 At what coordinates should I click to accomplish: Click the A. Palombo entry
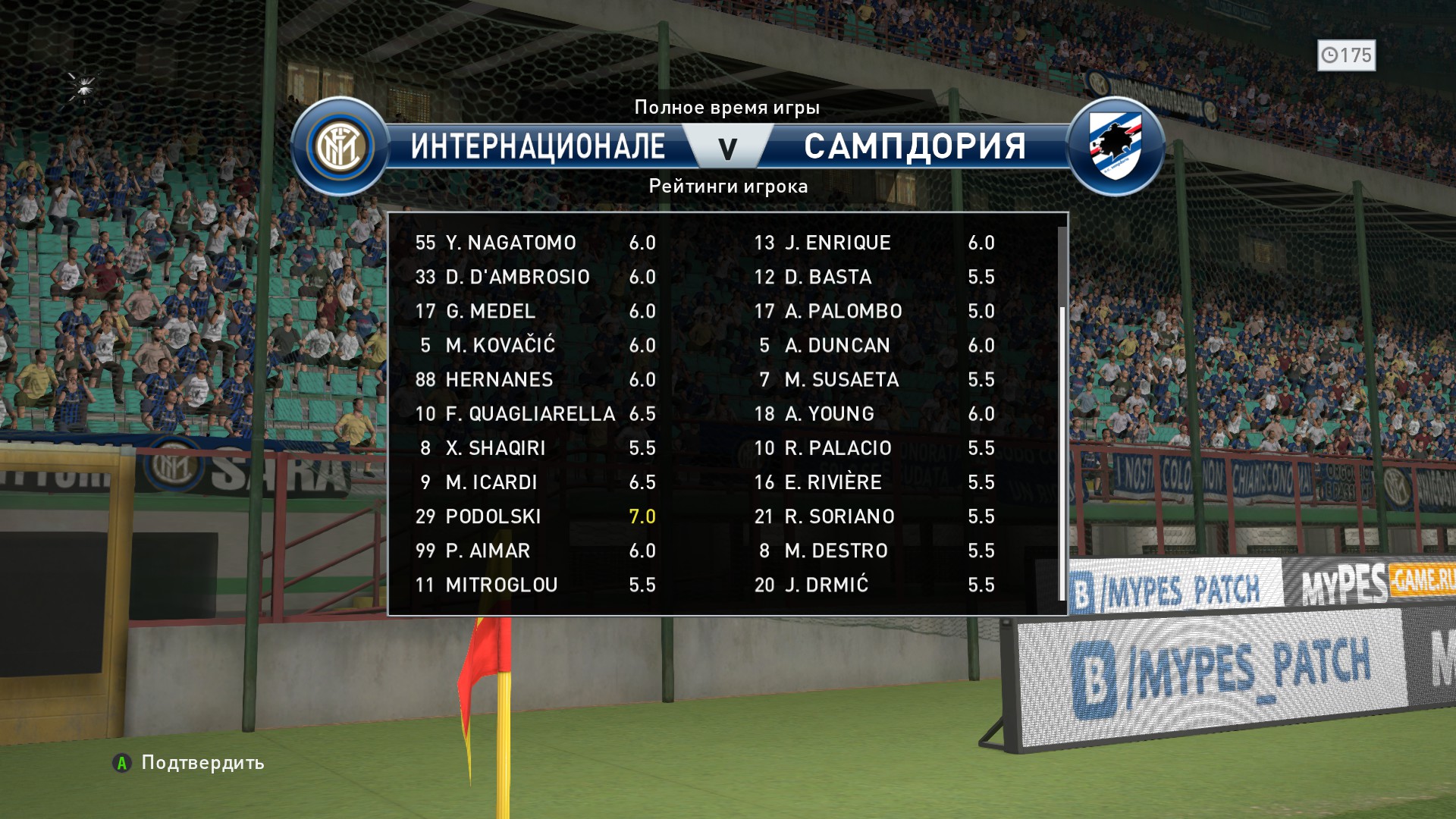click(843, 311)
